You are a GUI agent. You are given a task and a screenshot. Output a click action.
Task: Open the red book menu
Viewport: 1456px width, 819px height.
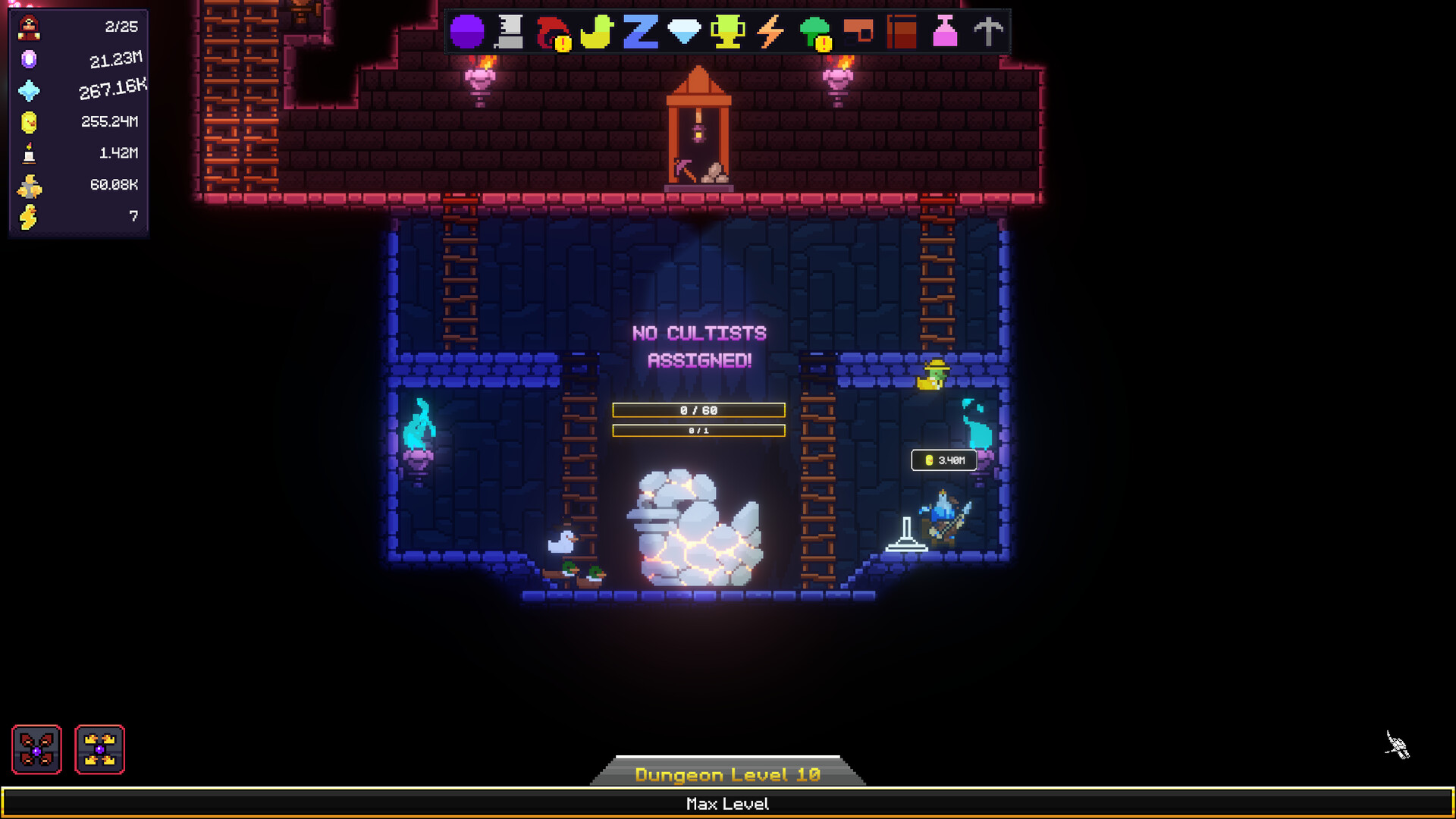click(902, 33)
